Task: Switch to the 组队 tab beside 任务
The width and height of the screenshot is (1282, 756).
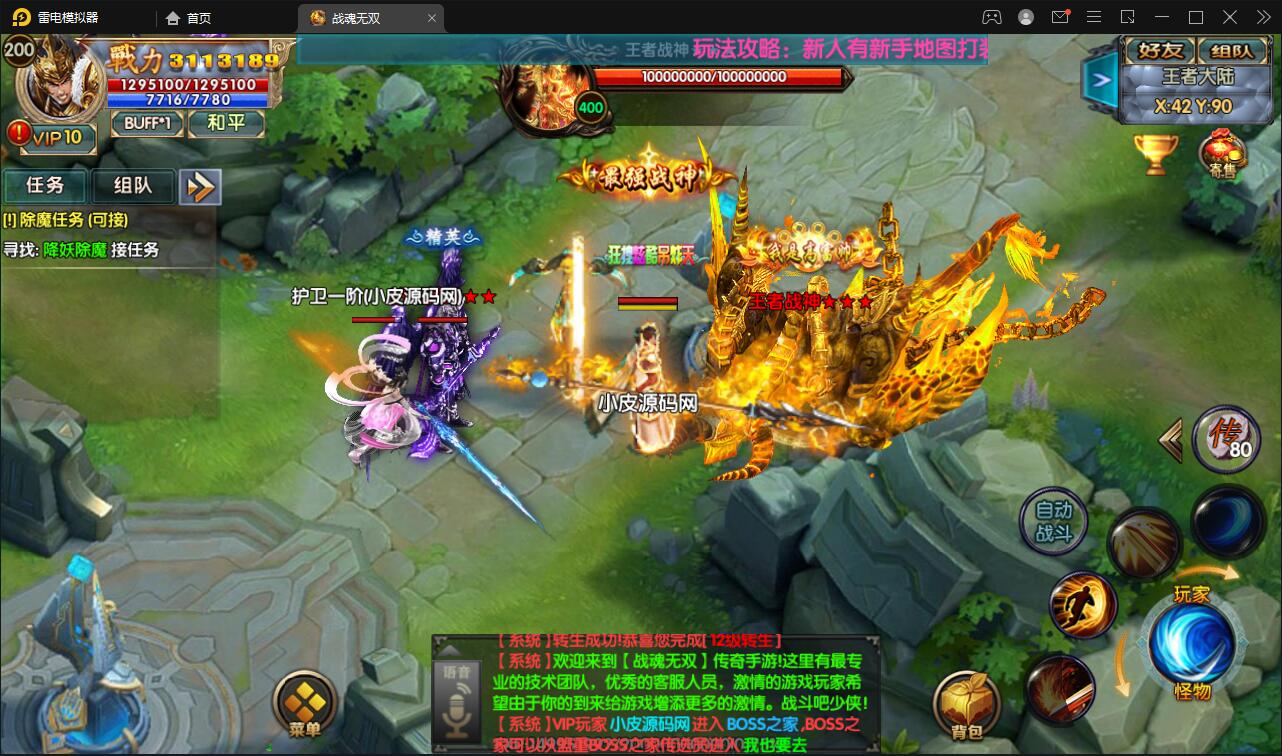Action: 132,185
